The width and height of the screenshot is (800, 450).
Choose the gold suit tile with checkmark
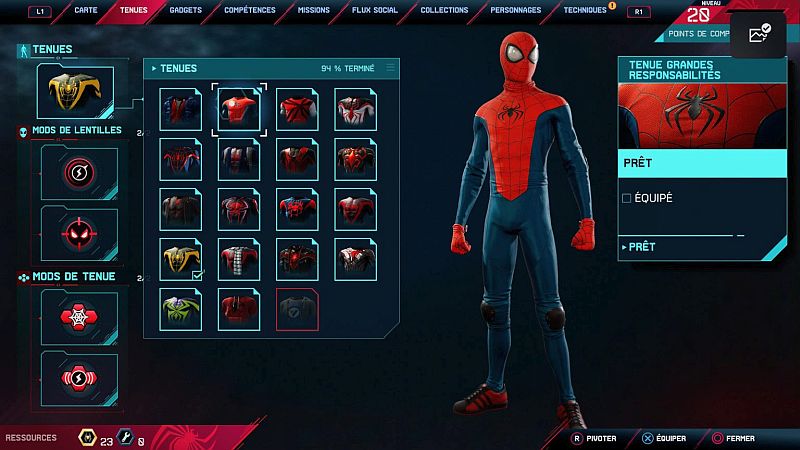pos(182,259)
